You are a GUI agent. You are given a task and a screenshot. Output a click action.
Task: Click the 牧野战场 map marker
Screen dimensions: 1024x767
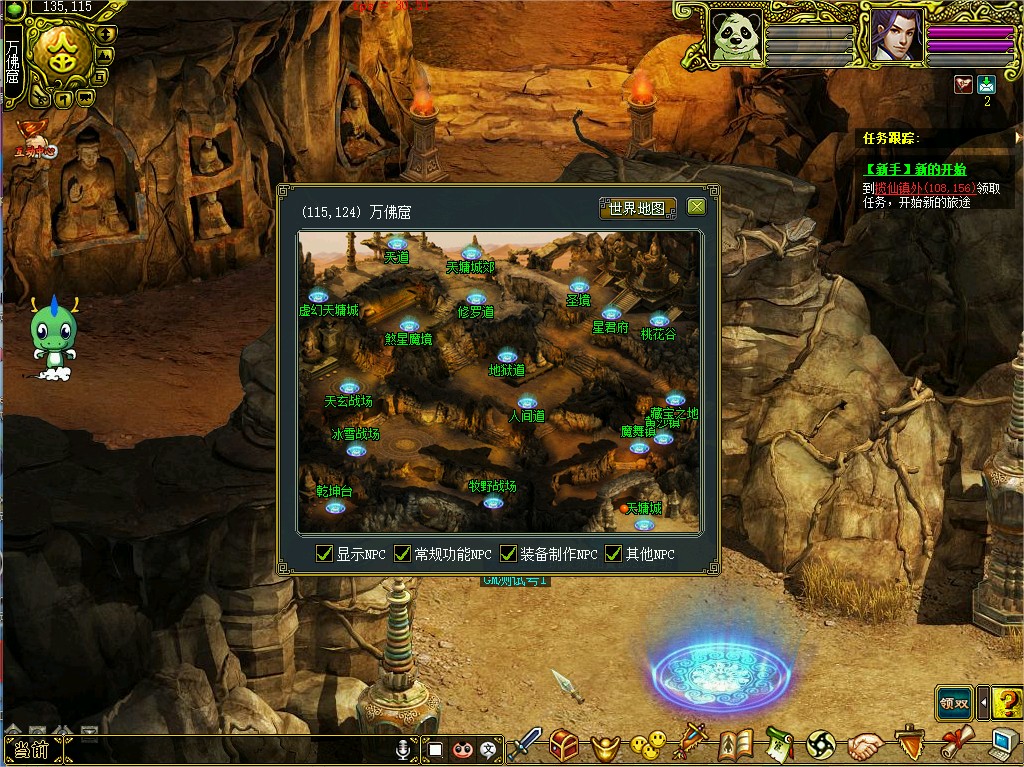click(x=493, y=501)
